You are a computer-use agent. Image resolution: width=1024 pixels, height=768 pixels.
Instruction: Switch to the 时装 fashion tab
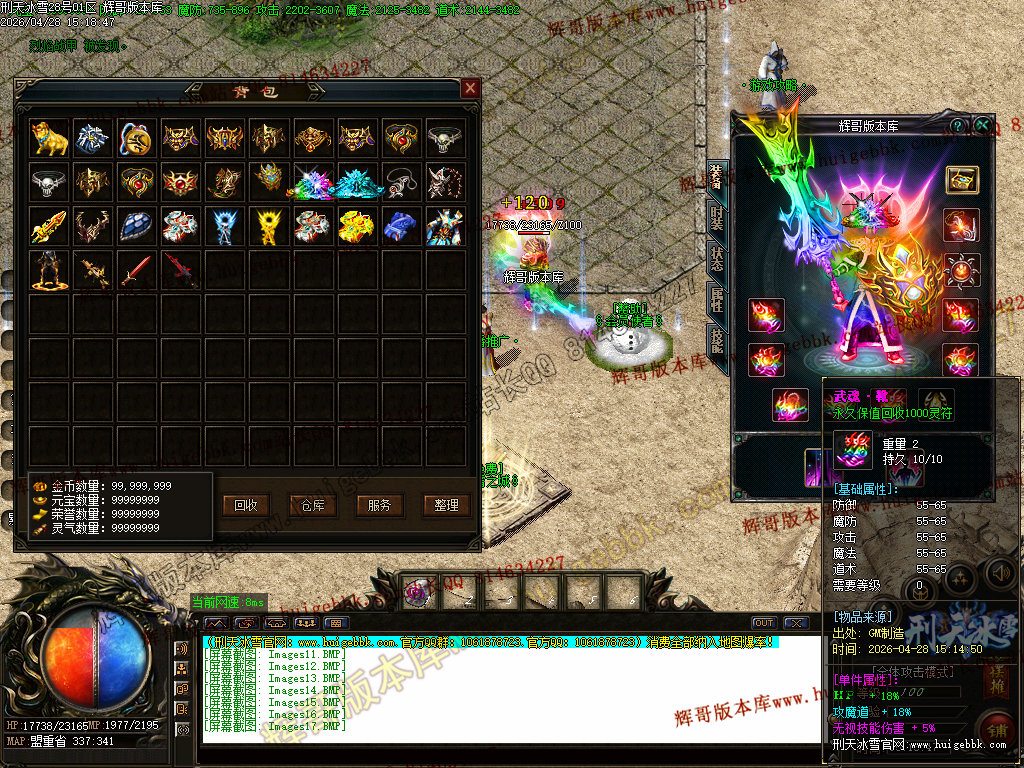717,216
